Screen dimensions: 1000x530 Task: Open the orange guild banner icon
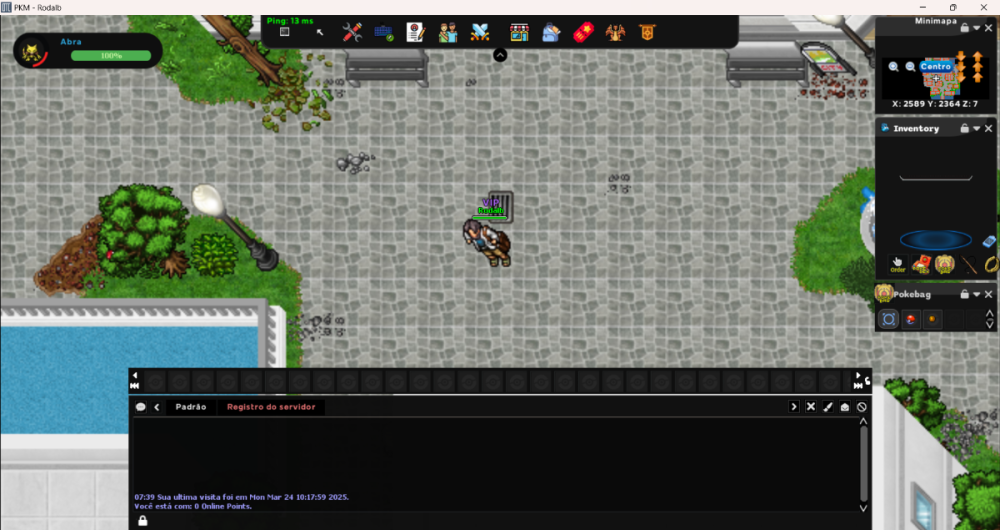coord(647,32)
